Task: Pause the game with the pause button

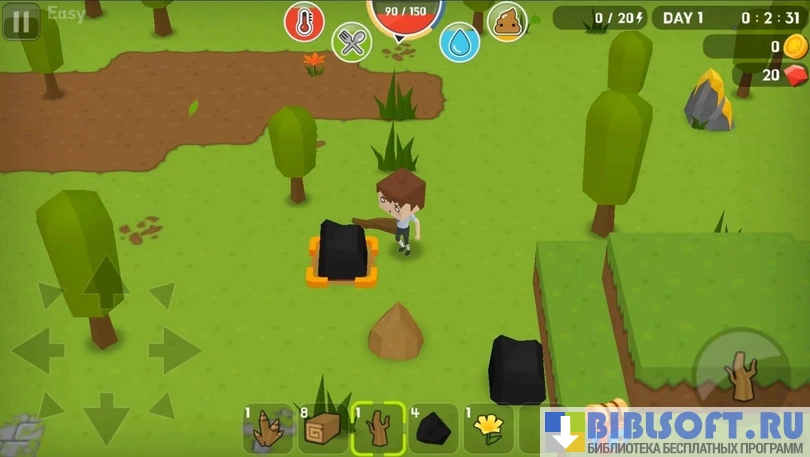Action: pyautogui.click(x=20, y=20)
